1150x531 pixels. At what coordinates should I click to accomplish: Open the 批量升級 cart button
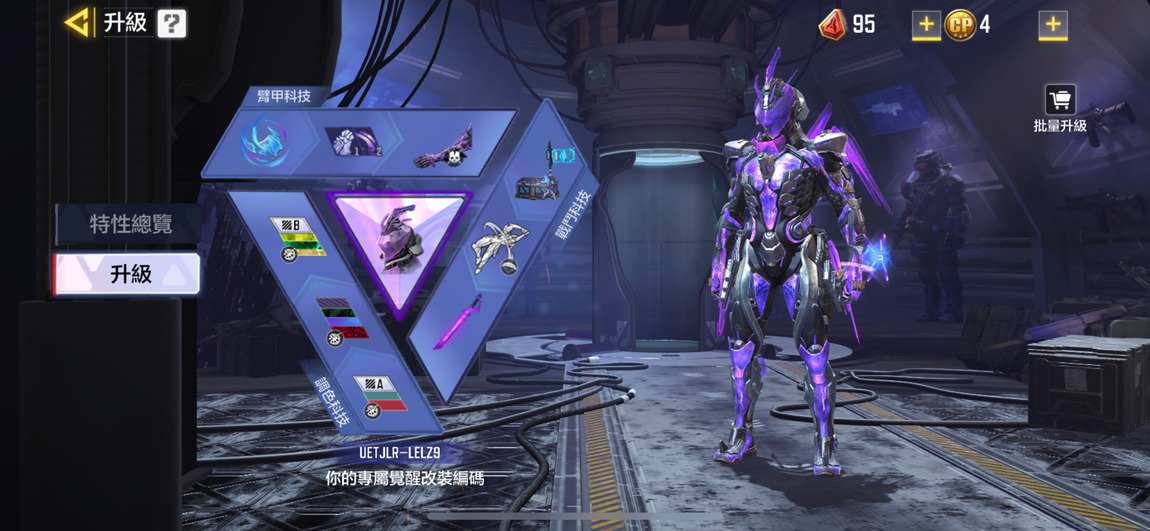[1060, 108]
